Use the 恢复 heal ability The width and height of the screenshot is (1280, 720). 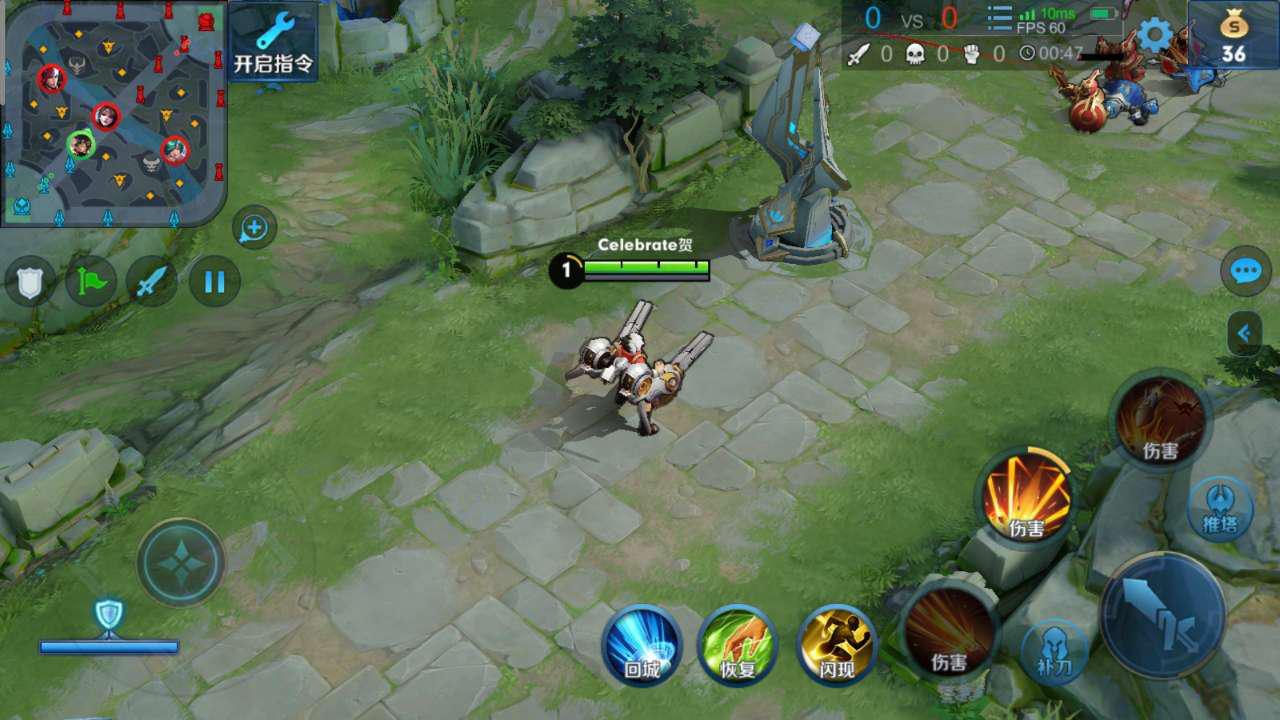tap(738, 645)
